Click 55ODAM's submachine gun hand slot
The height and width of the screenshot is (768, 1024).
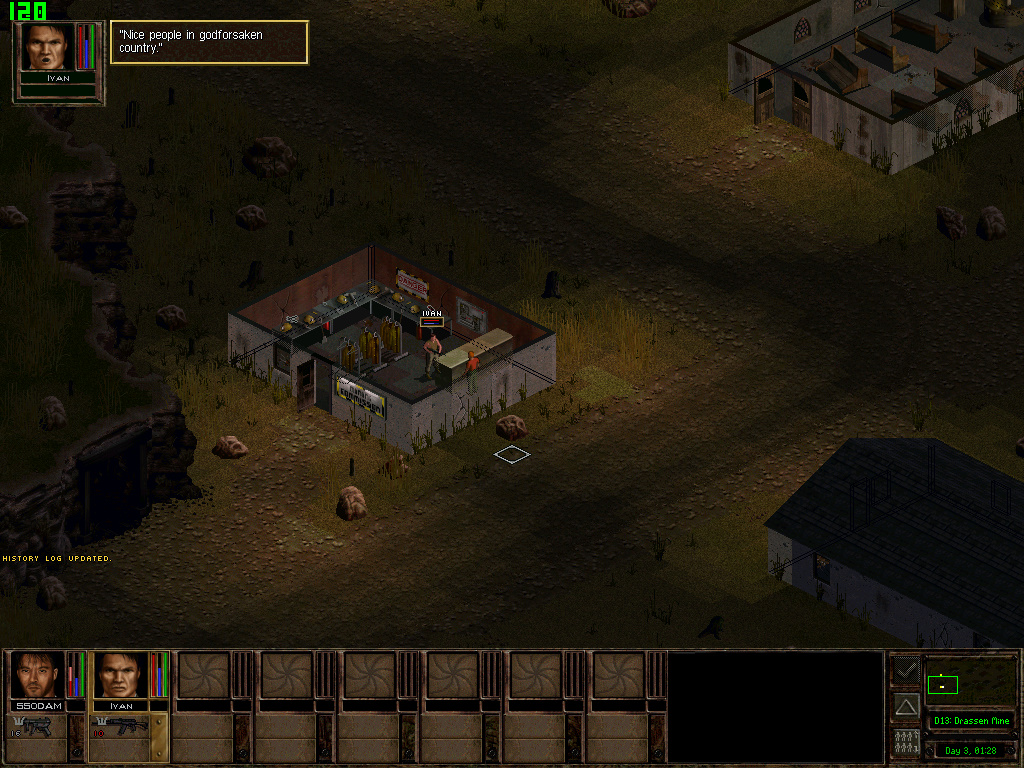coord(38,728)
